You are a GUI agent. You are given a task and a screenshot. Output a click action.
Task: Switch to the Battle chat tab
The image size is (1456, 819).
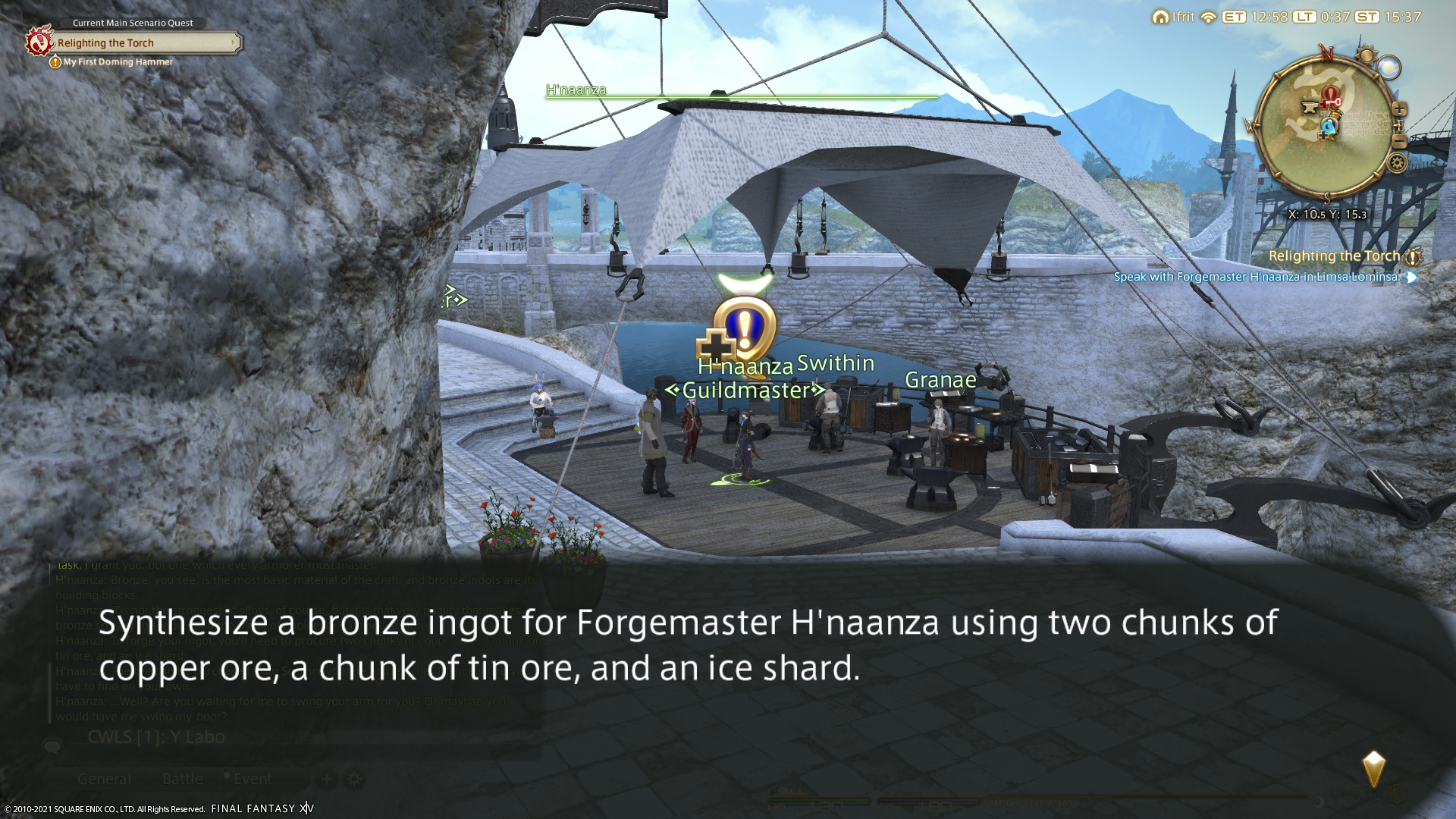click(x=183, y=779)
